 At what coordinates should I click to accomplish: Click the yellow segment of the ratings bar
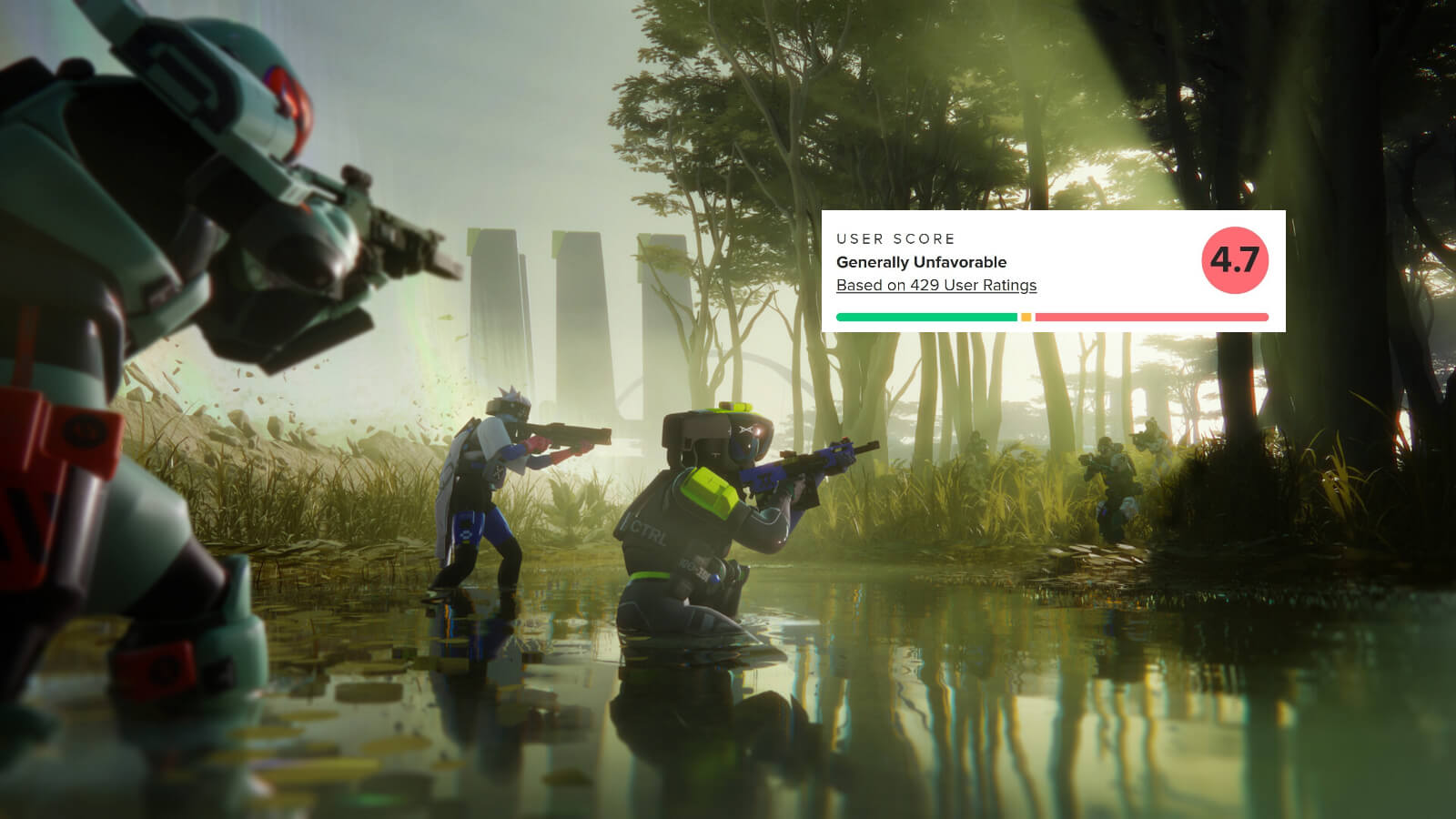(x=1026, y=318)
